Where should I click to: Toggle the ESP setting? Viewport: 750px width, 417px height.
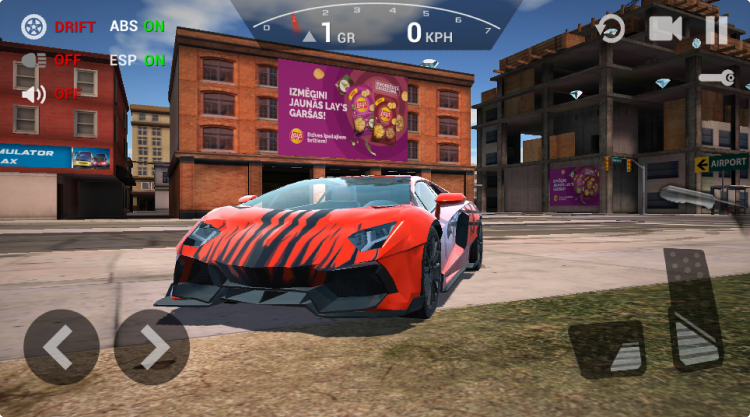137,60
